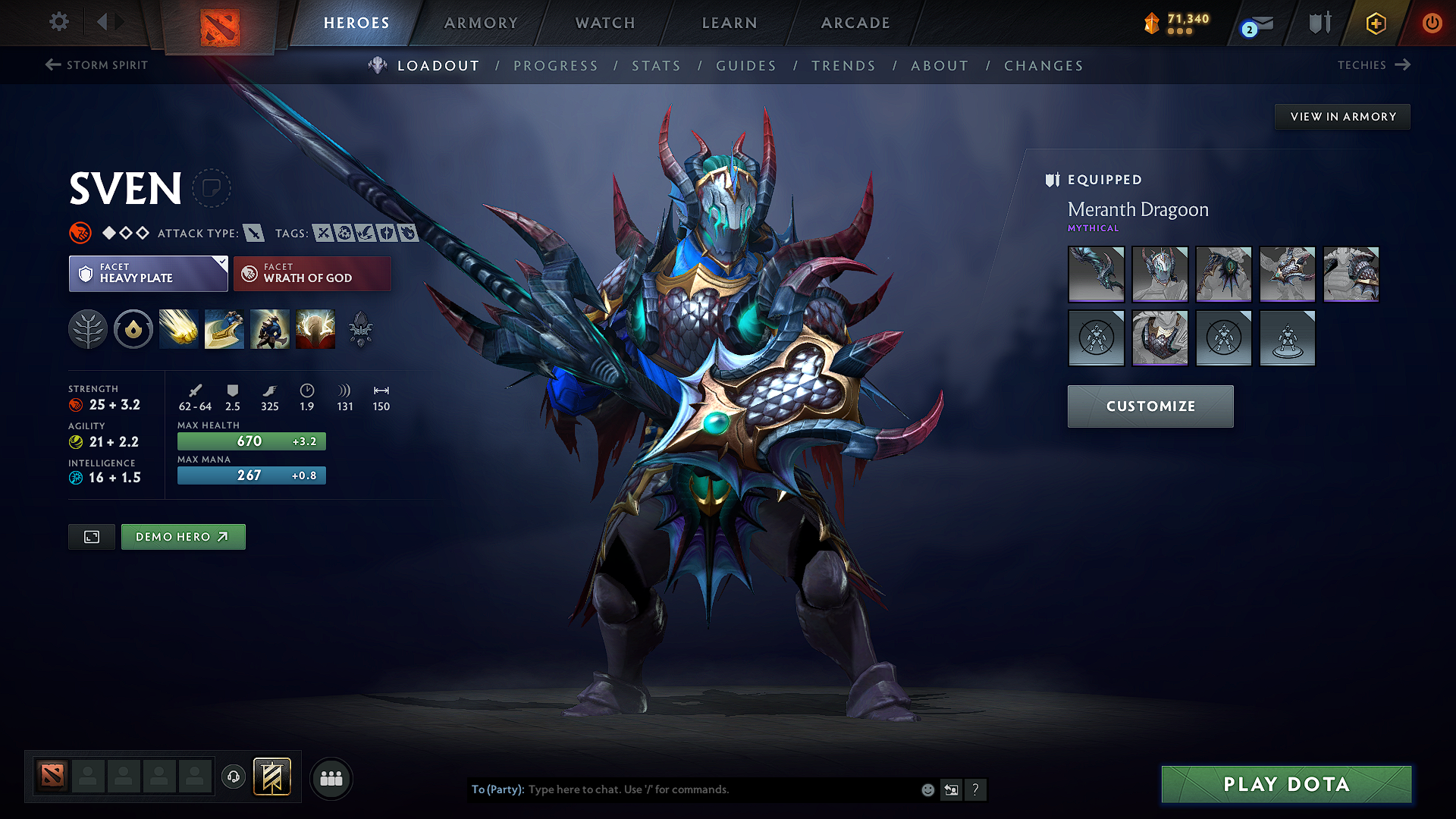Check the Max Health progress bar

pos(251,441)
